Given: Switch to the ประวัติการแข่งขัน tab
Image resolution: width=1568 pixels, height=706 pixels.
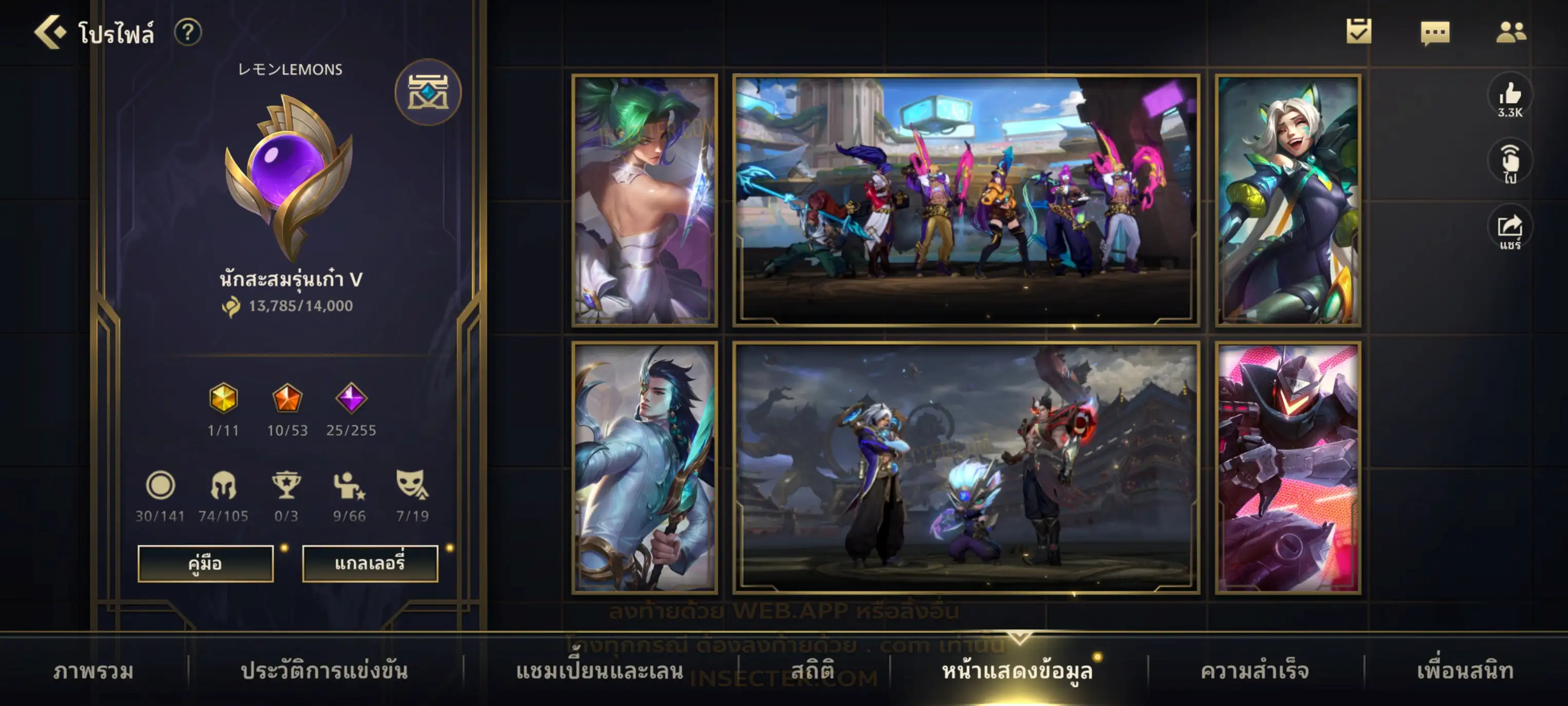Looking at the screenshot, I should click(x=324, y=671).
